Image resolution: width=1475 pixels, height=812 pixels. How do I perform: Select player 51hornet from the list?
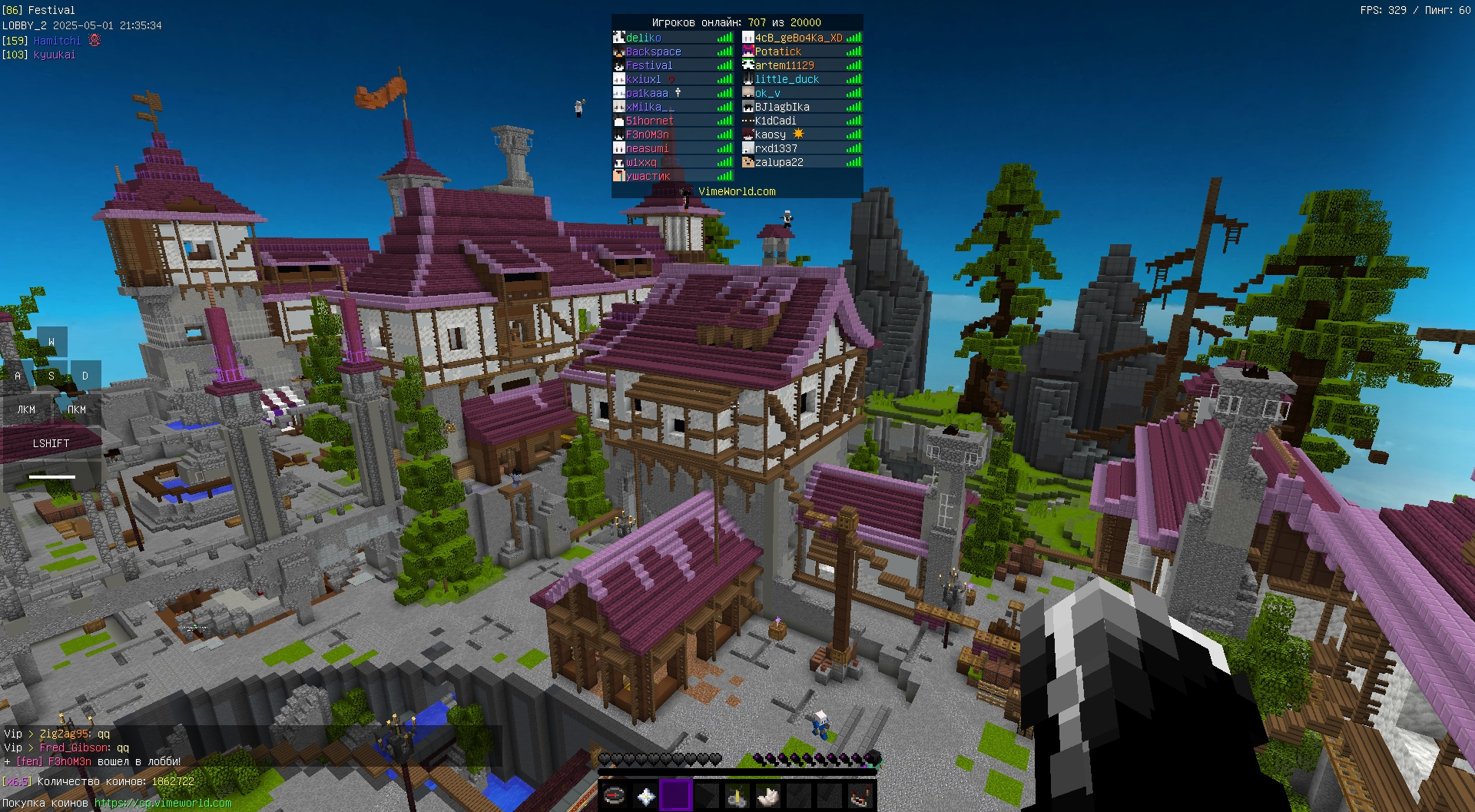649,121
